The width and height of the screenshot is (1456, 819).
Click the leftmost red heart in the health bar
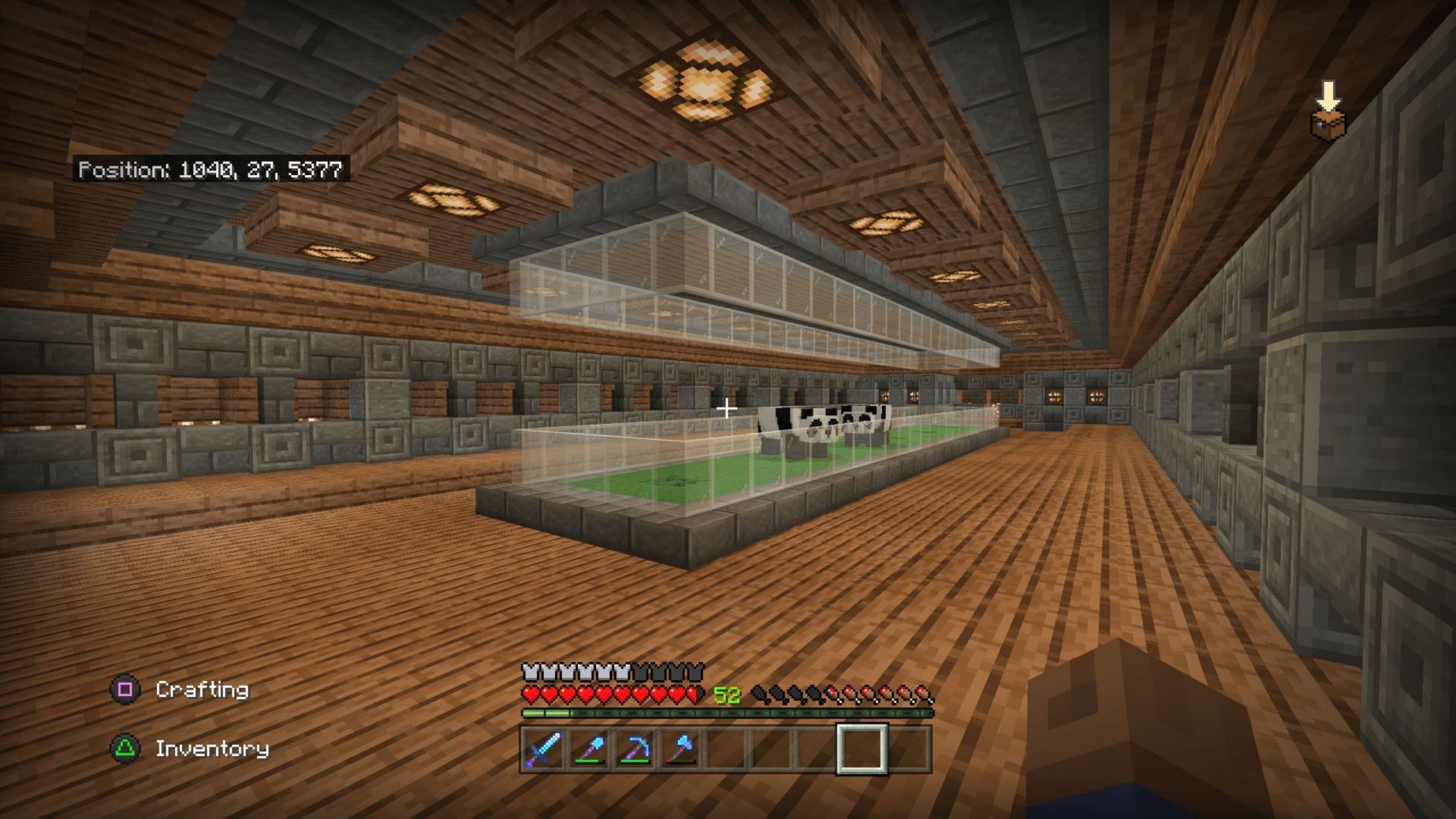[x=529, y=694]
